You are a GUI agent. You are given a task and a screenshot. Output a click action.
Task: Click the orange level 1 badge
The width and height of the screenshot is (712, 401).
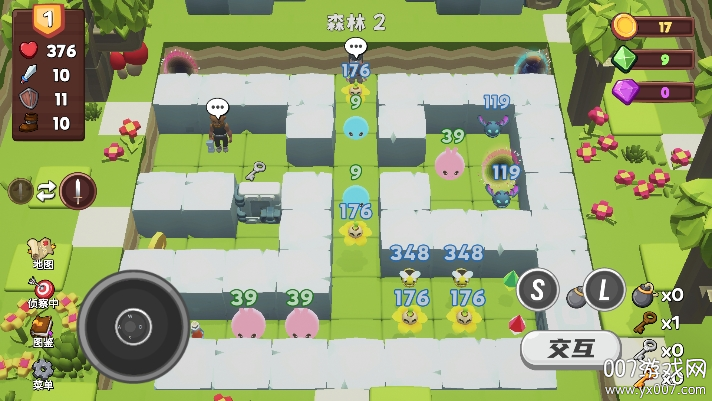pos(47,17)
